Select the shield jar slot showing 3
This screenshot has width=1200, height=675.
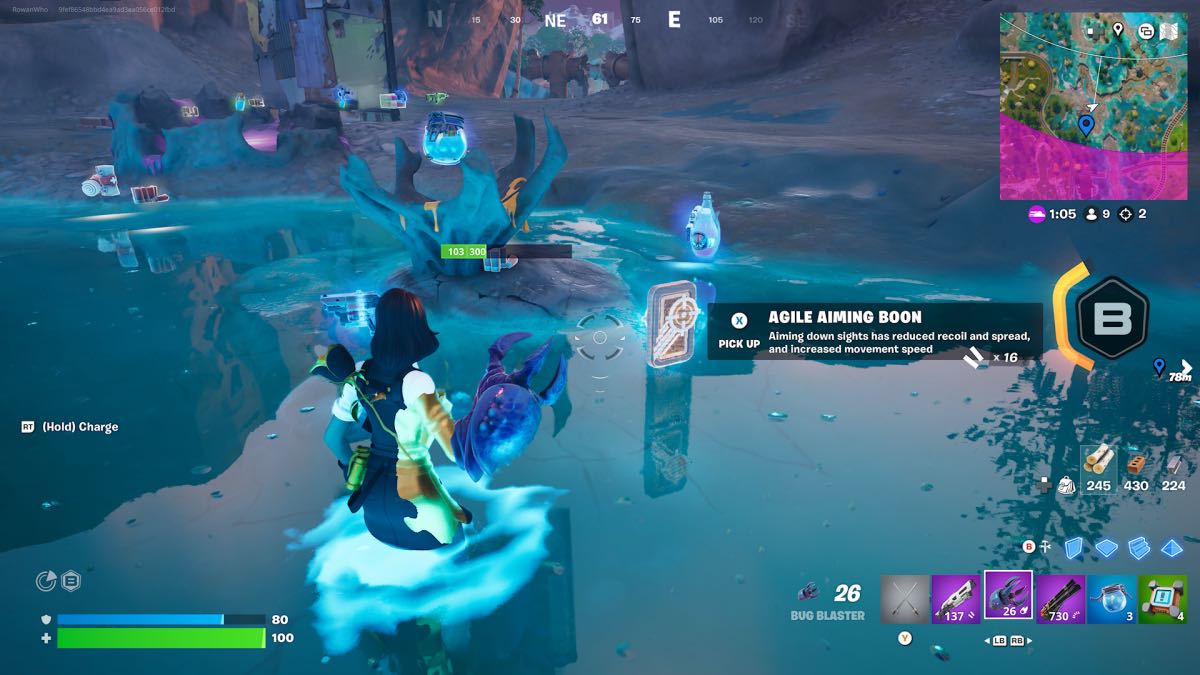tap(1111, 598)
